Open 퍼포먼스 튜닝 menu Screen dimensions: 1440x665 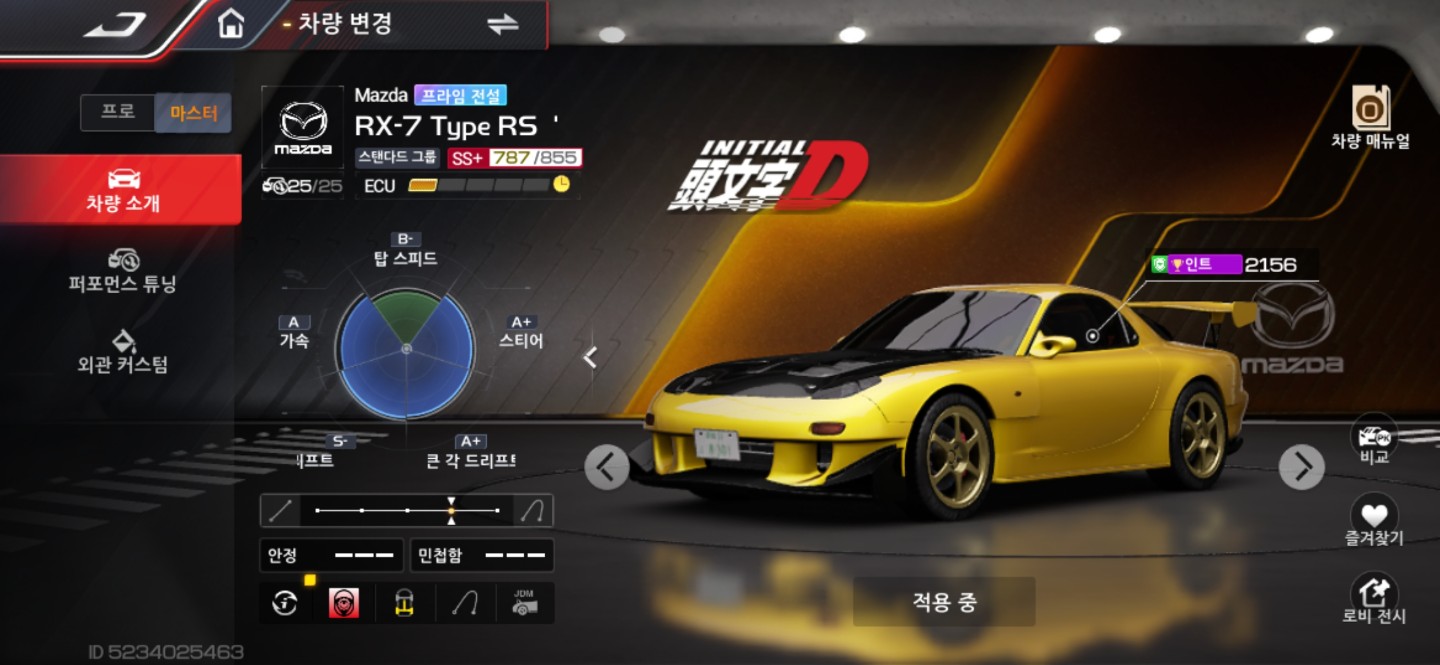[x=122, y=270]
